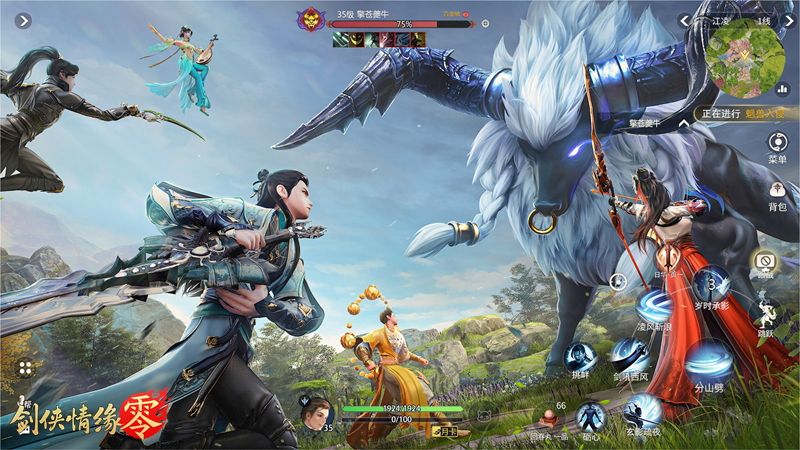Viewport: 800px width, 450px height.
Task: Click the target lock icon beside boss bar
Action: [485, 22]
